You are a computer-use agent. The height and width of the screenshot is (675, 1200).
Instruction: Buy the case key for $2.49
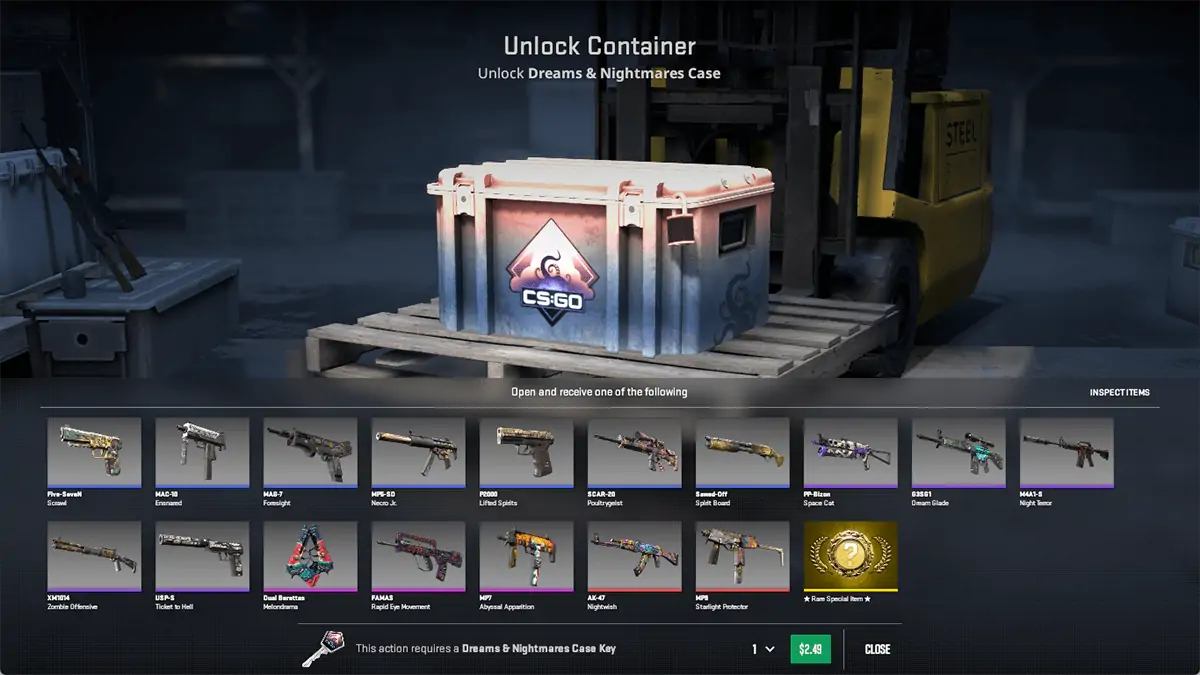pos(810,649)
